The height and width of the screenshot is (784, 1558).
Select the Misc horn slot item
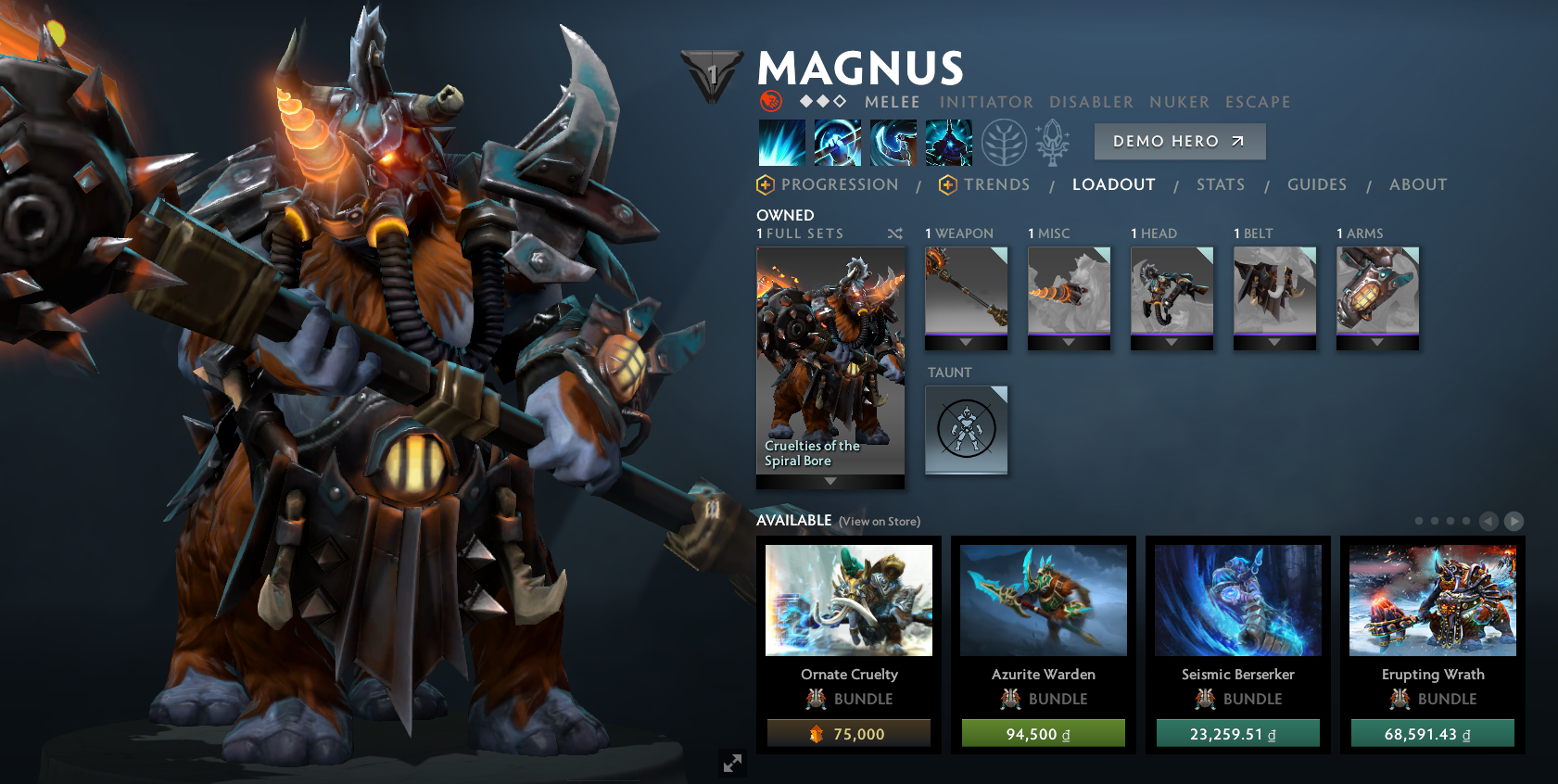pos(1069,292)
